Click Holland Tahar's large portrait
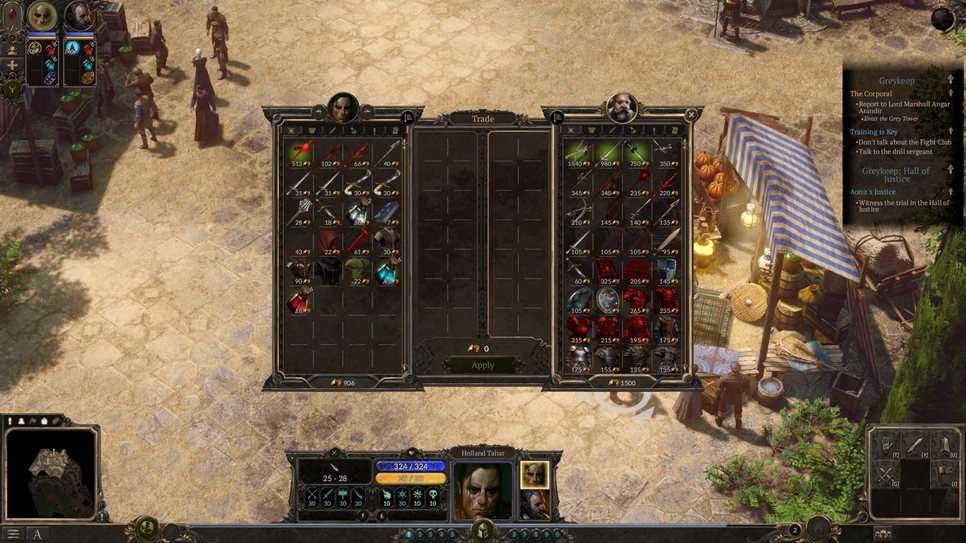Image resolution: width=966 pixels, height=543 pixels. (483, 489)
